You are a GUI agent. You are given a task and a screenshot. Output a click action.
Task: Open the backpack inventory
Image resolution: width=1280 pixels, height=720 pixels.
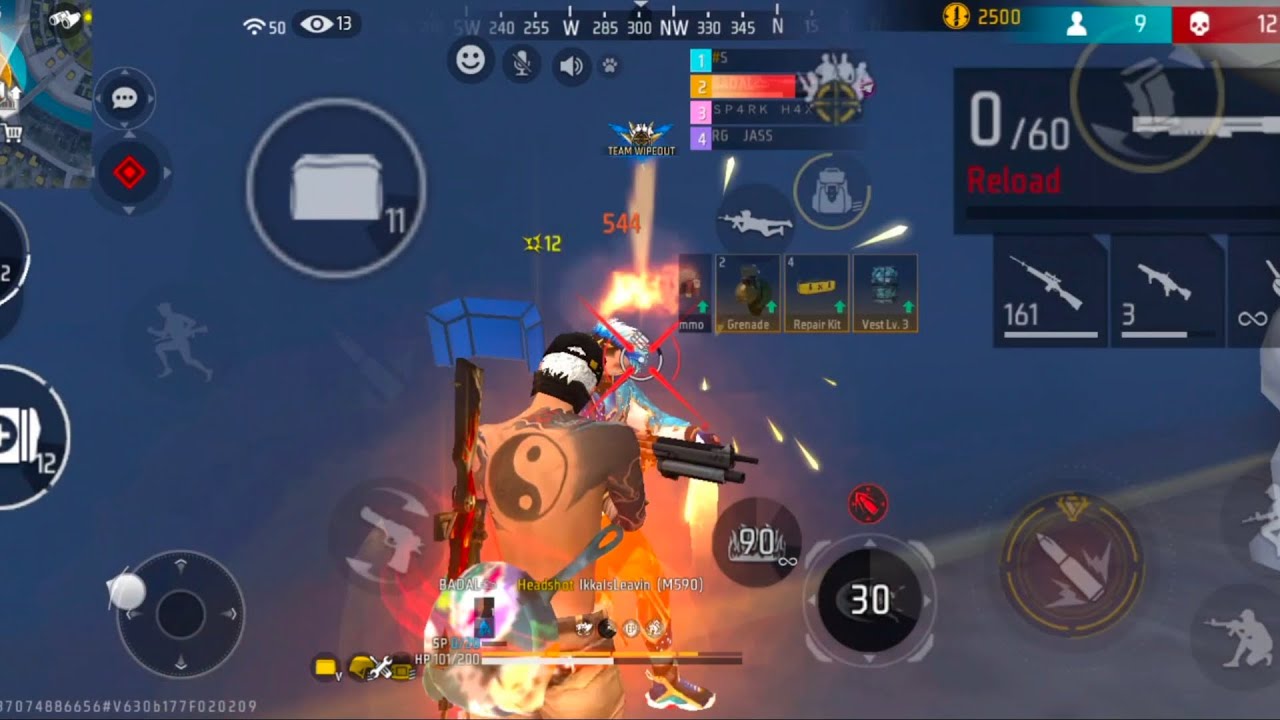click(831, 192)
